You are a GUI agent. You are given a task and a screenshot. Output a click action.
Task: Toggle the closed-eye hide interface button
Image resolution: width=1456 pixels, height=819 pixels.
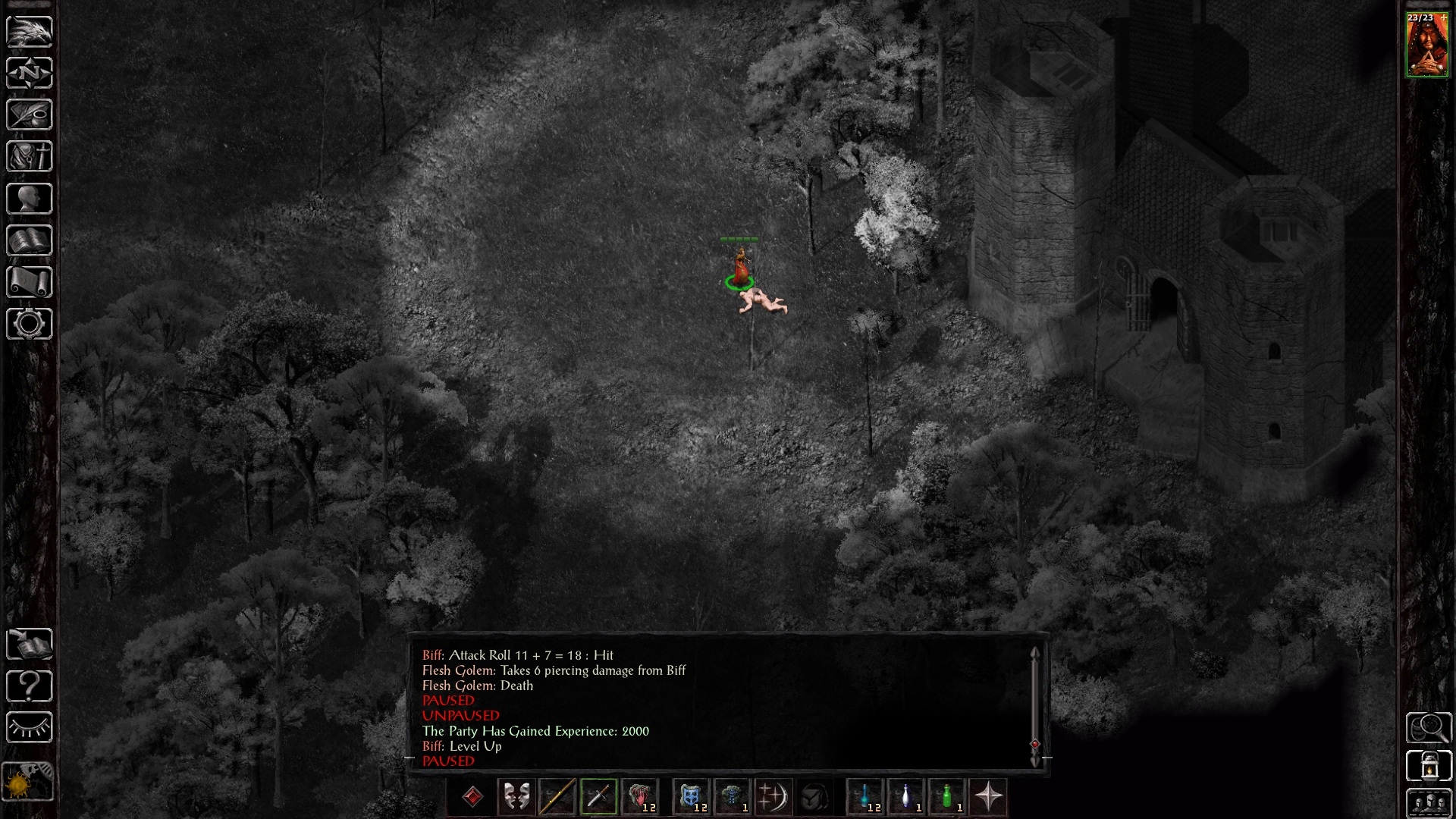[30, 728]
